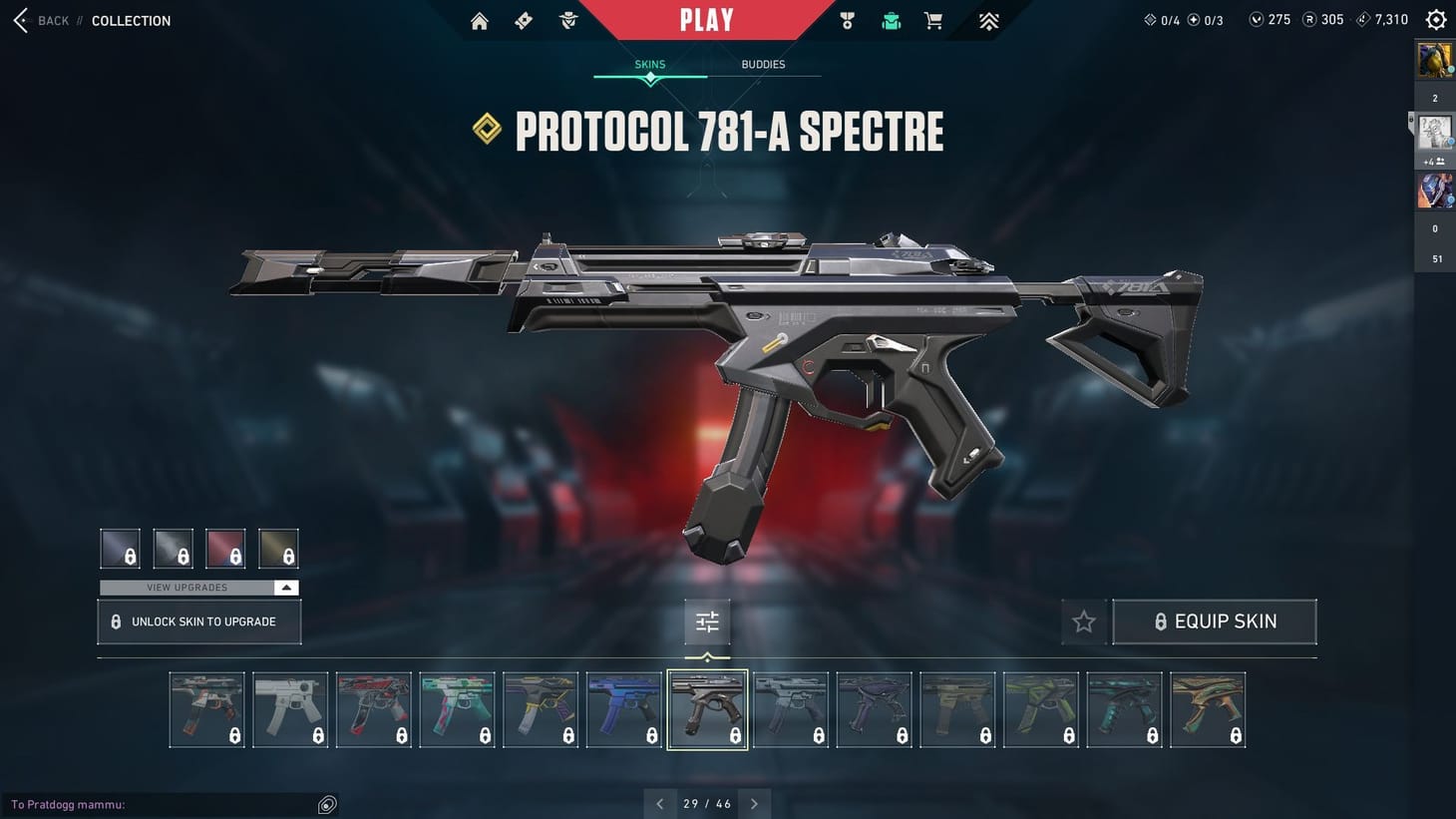Select the Collection backpack icon
This screenshot has width=1456, height=819.
coord(891,19)
